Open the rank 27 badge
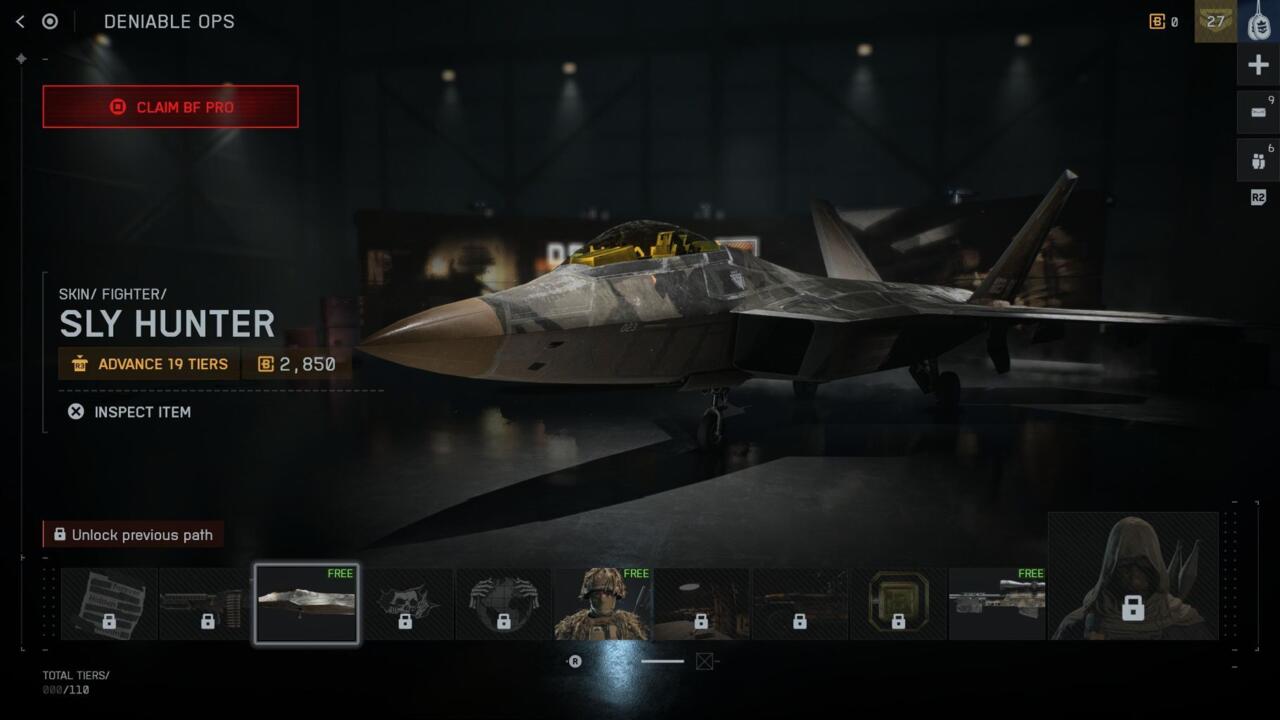This screenshot has width=1280, height=720. (x=1215, y=21)
